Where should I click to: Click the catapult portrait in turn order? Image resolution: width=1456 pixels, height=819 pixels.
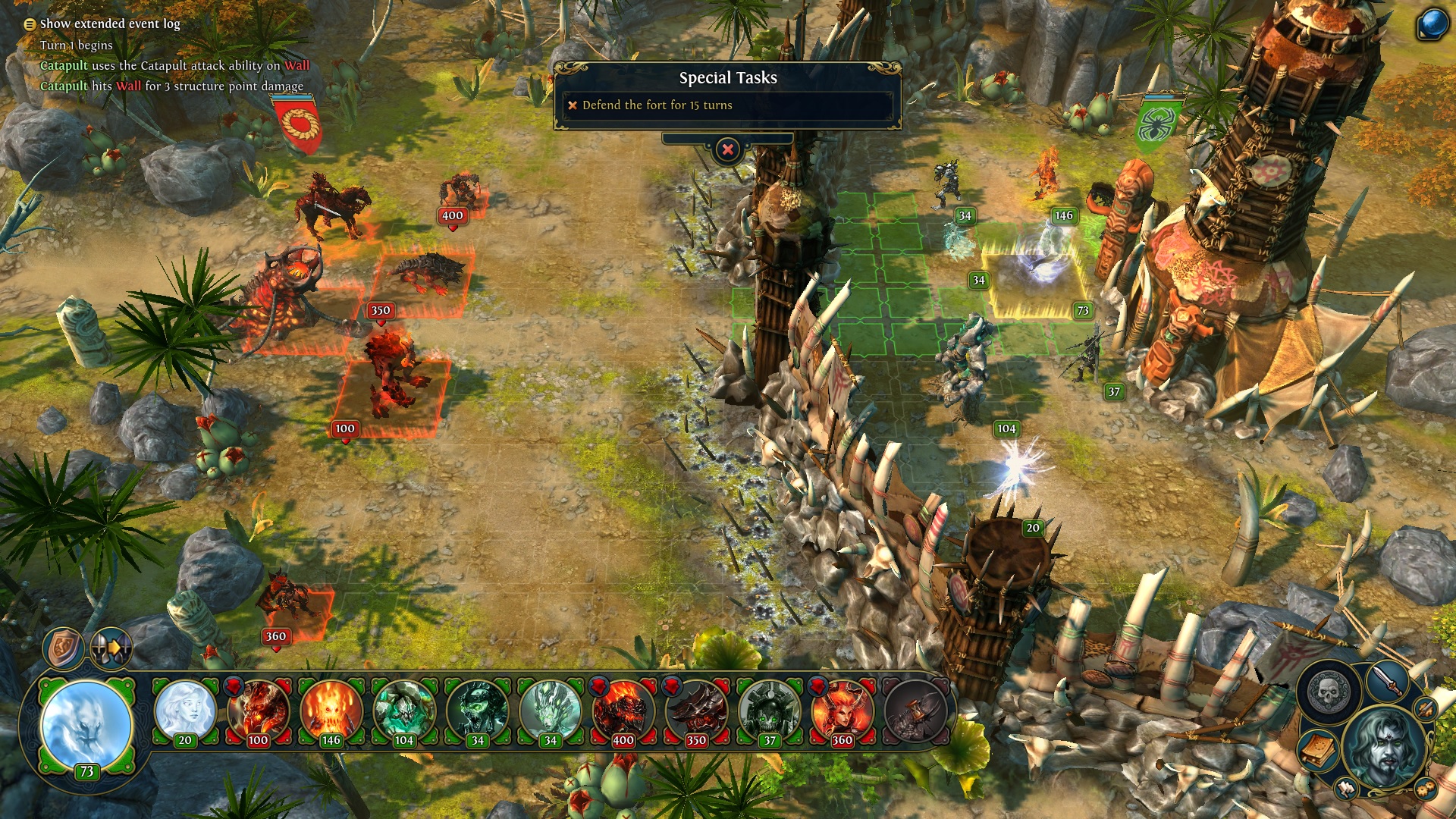click(915, 713)
